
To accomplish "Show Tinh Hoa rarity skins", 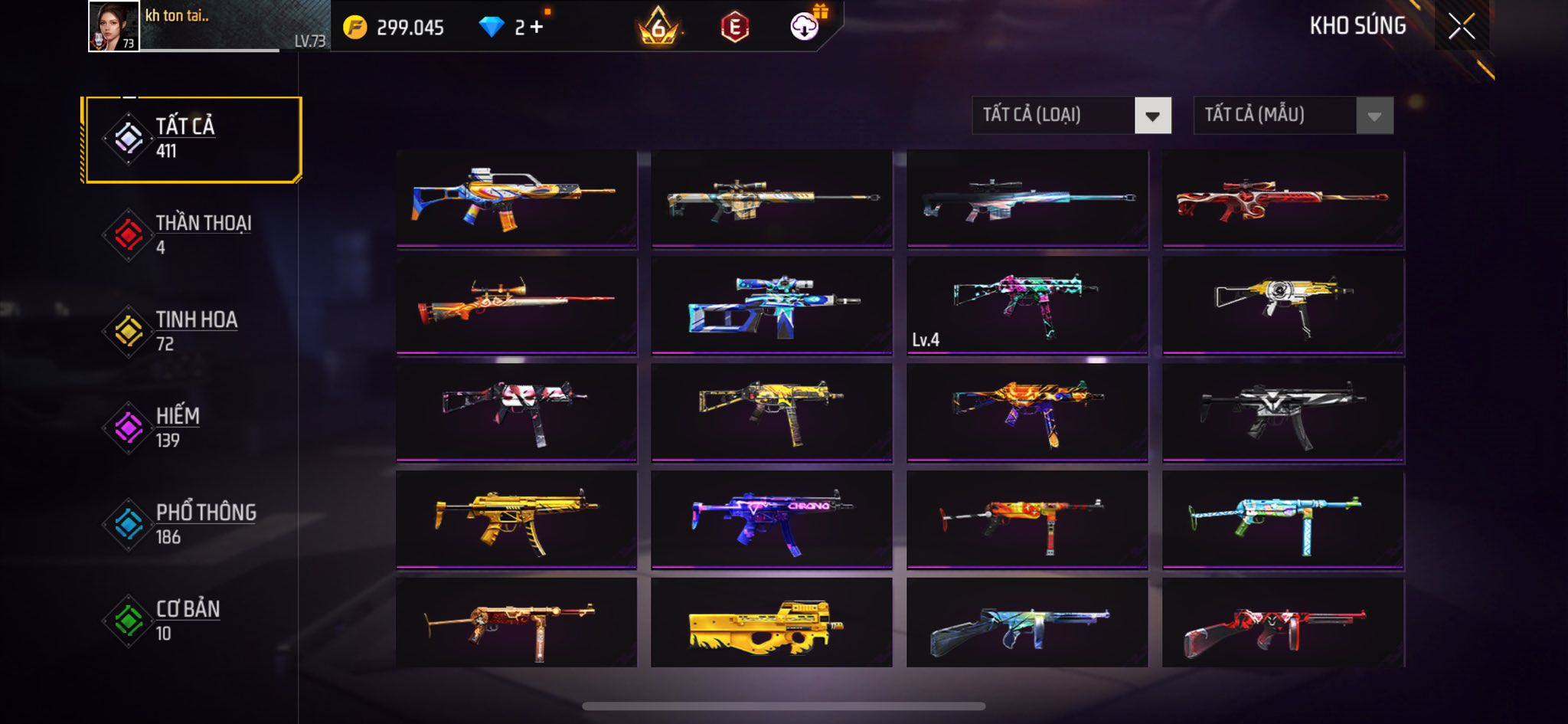I will (x=193, y=331).
